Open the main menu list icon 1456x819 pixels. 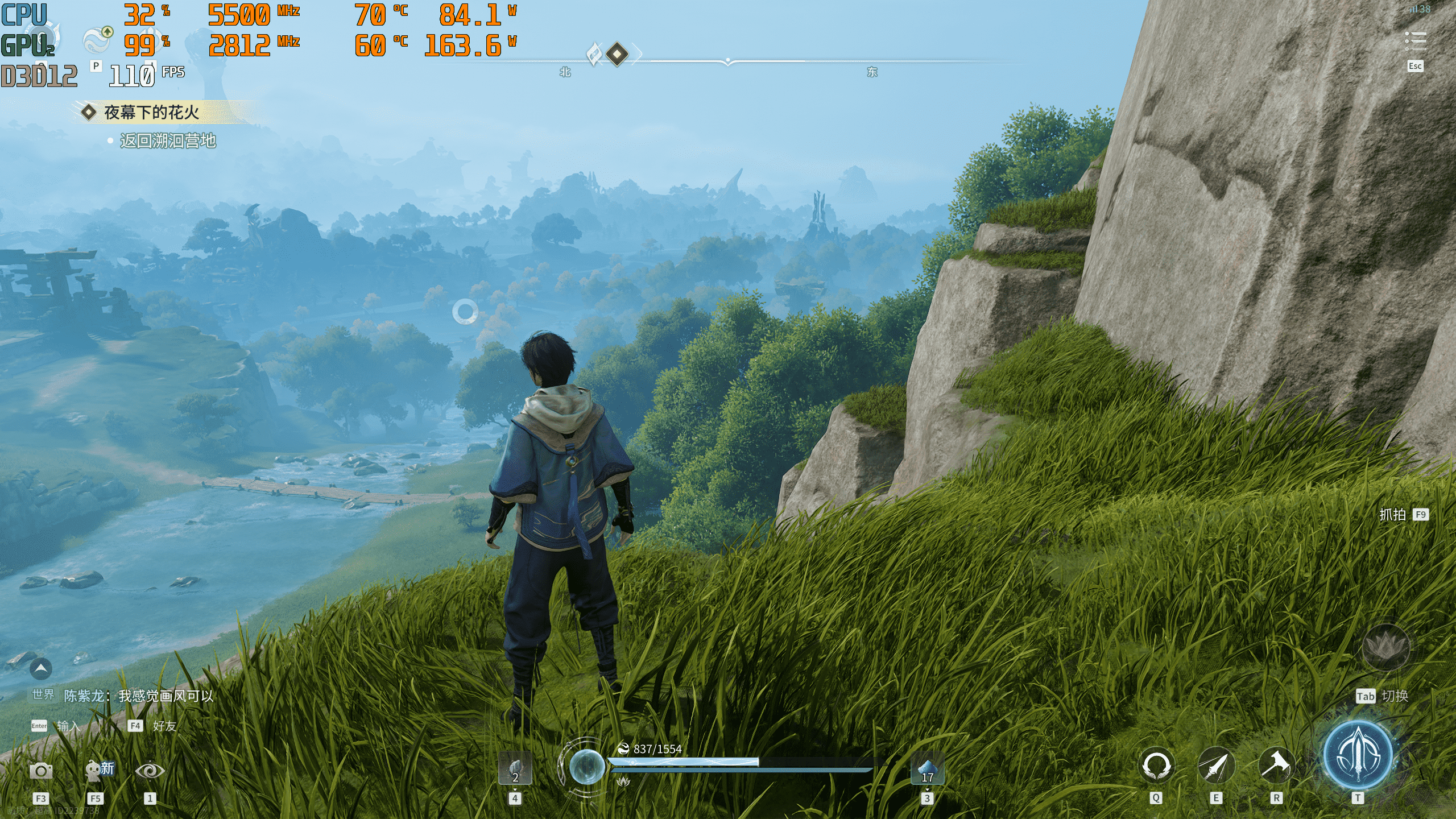click(x=1415, y=40)
